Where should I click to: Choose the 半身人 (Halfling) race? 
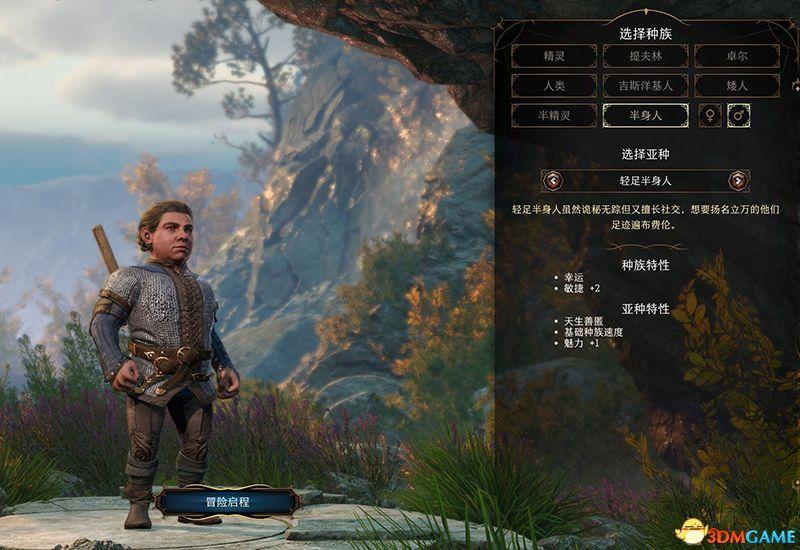(x=645, y=116)
